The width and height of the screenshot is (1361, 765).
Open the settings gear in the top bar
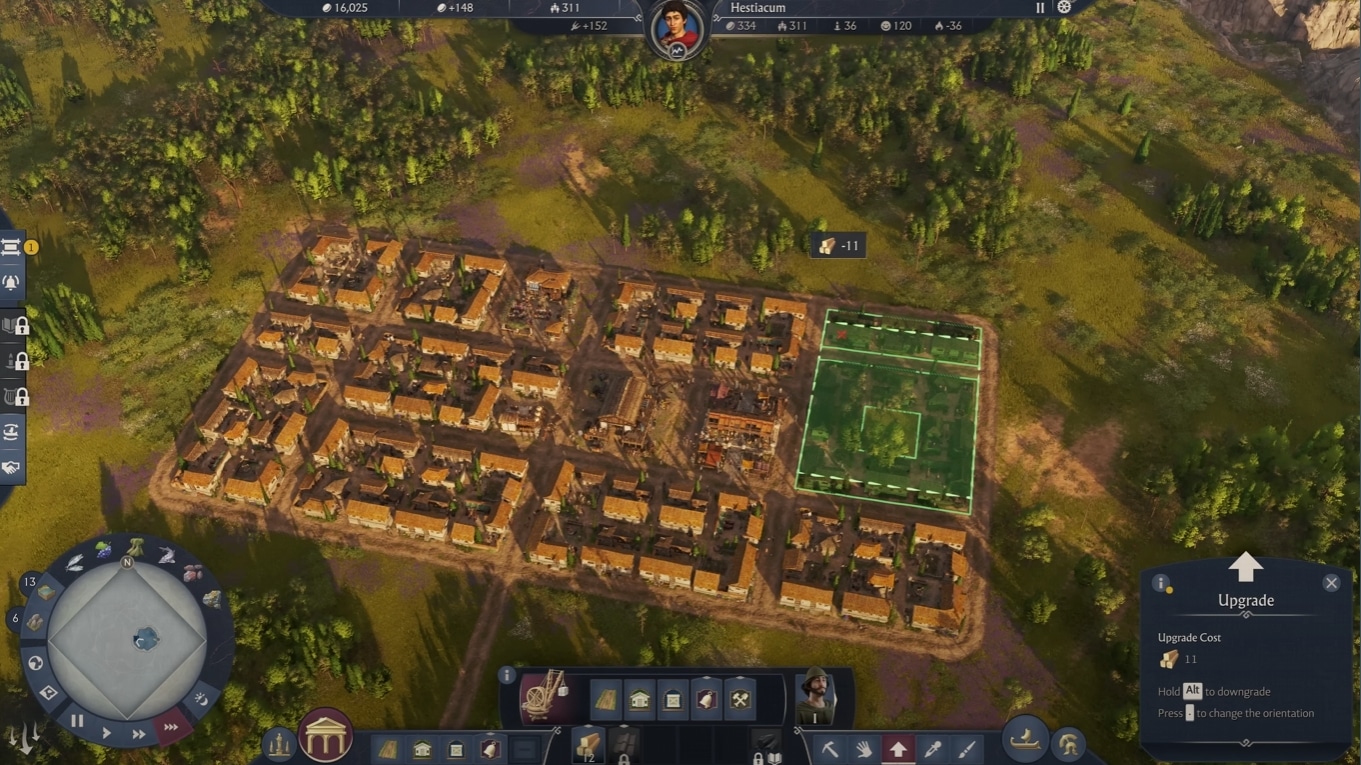[x=1064, y=8]
